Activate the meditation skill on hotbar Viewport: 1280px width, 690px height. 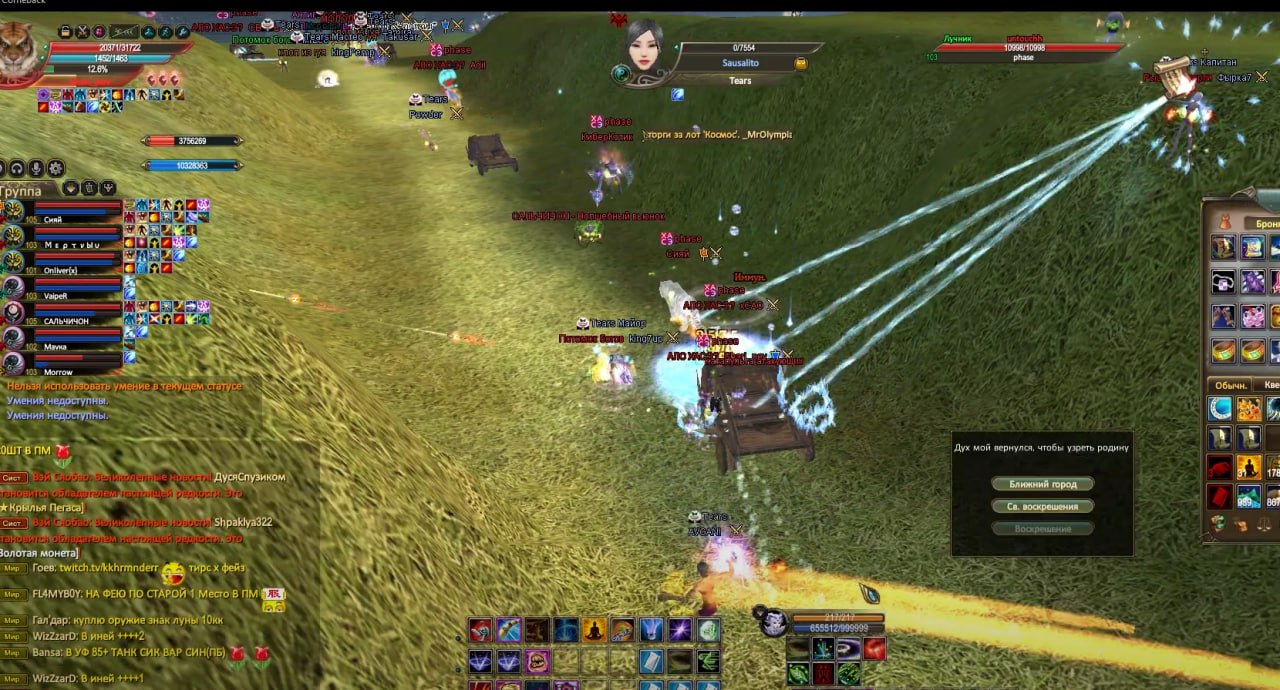[x=594, y=630]
